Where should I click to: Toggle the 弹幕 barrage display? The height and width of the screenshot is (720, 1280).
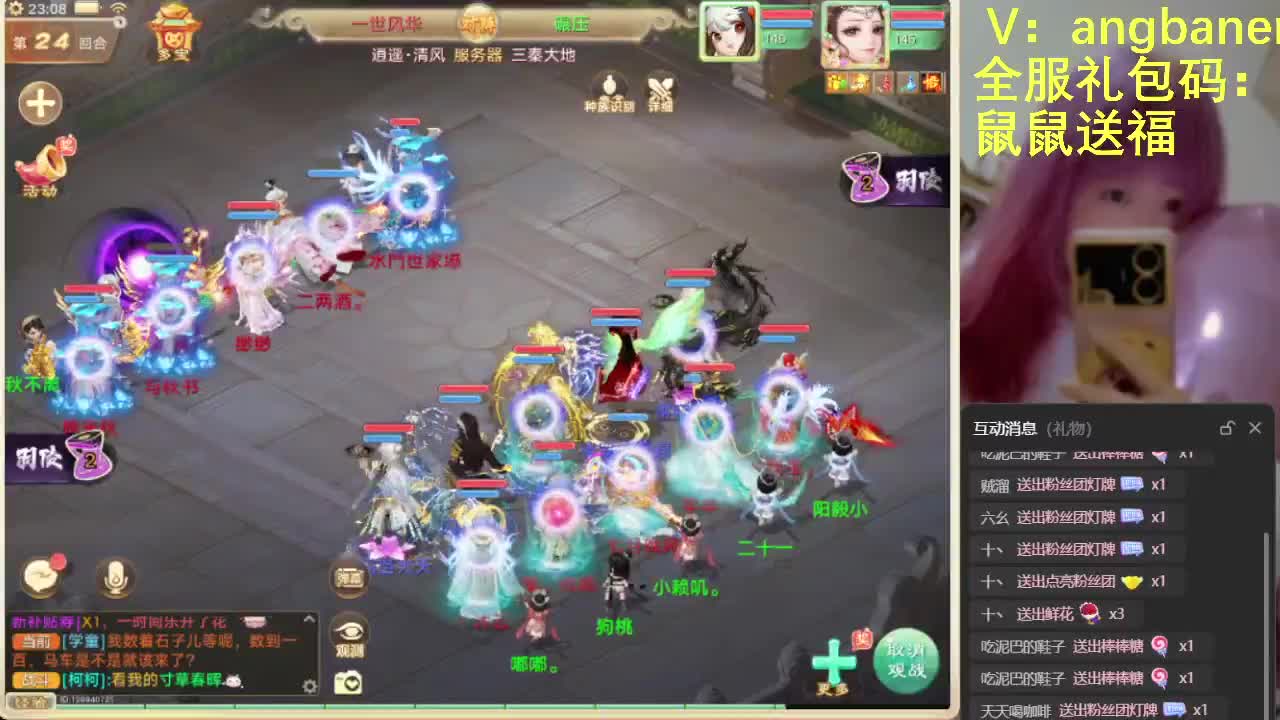[x=350, y=578]
